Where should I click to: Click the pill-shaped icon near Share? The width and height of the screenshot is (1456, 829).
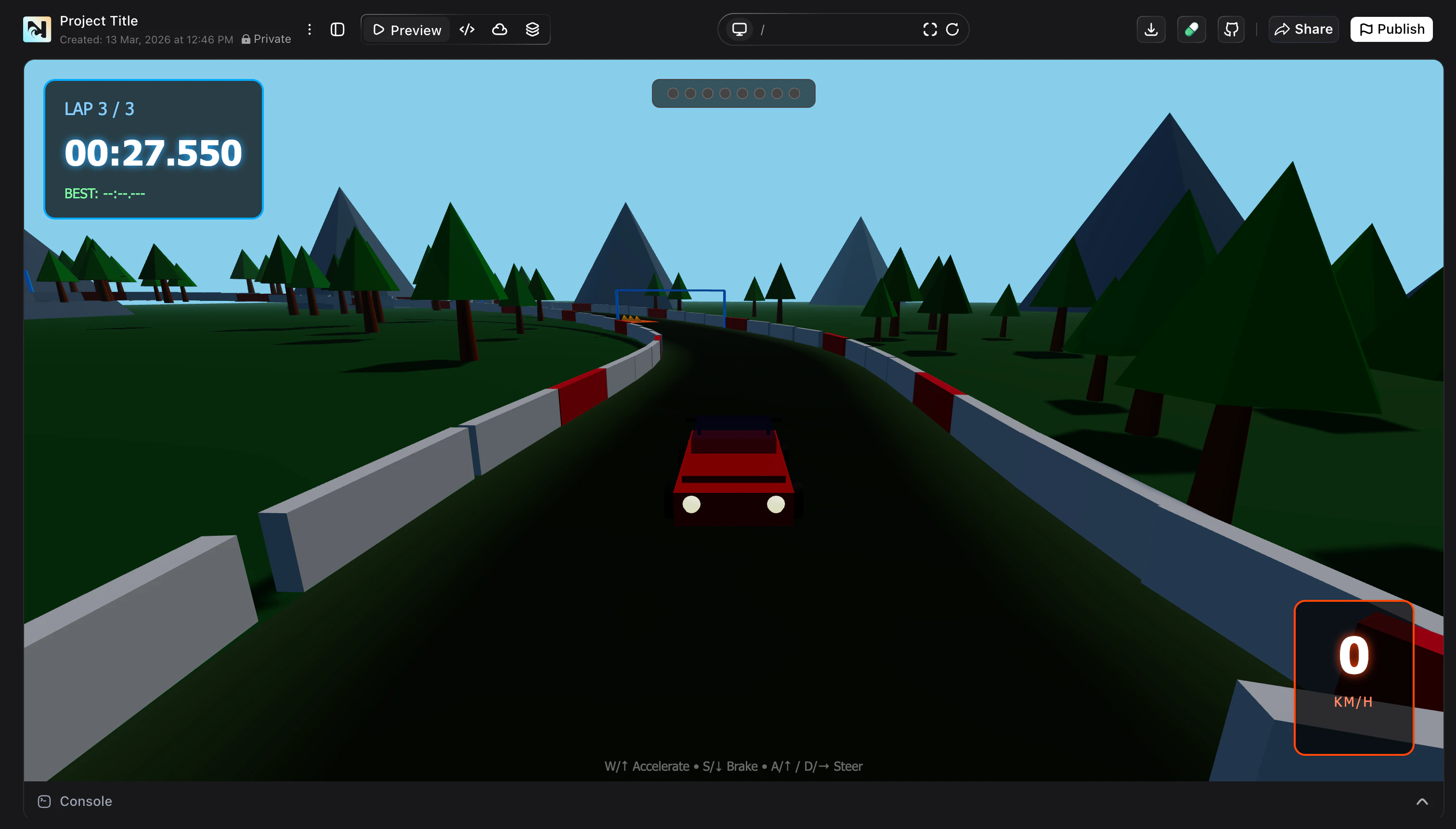coord(1192,29)
